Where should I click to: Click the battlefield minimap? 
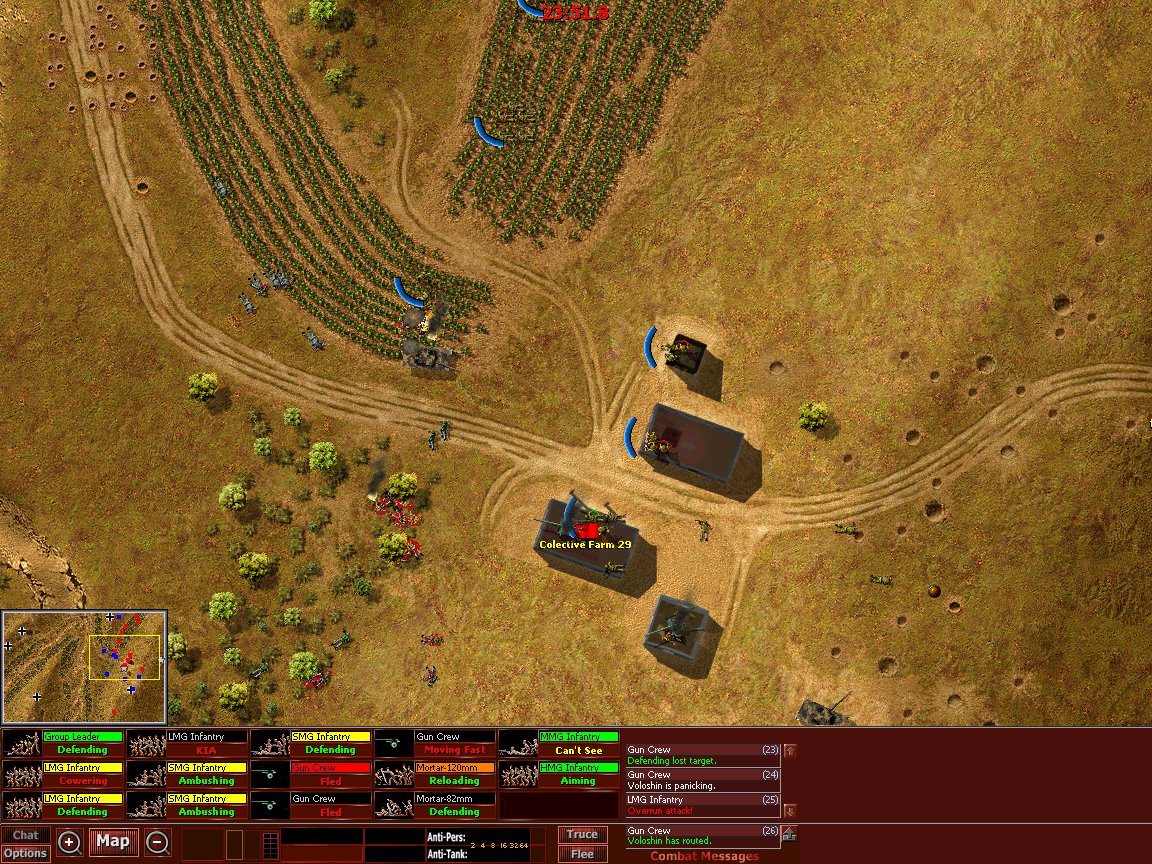(84, 667)
